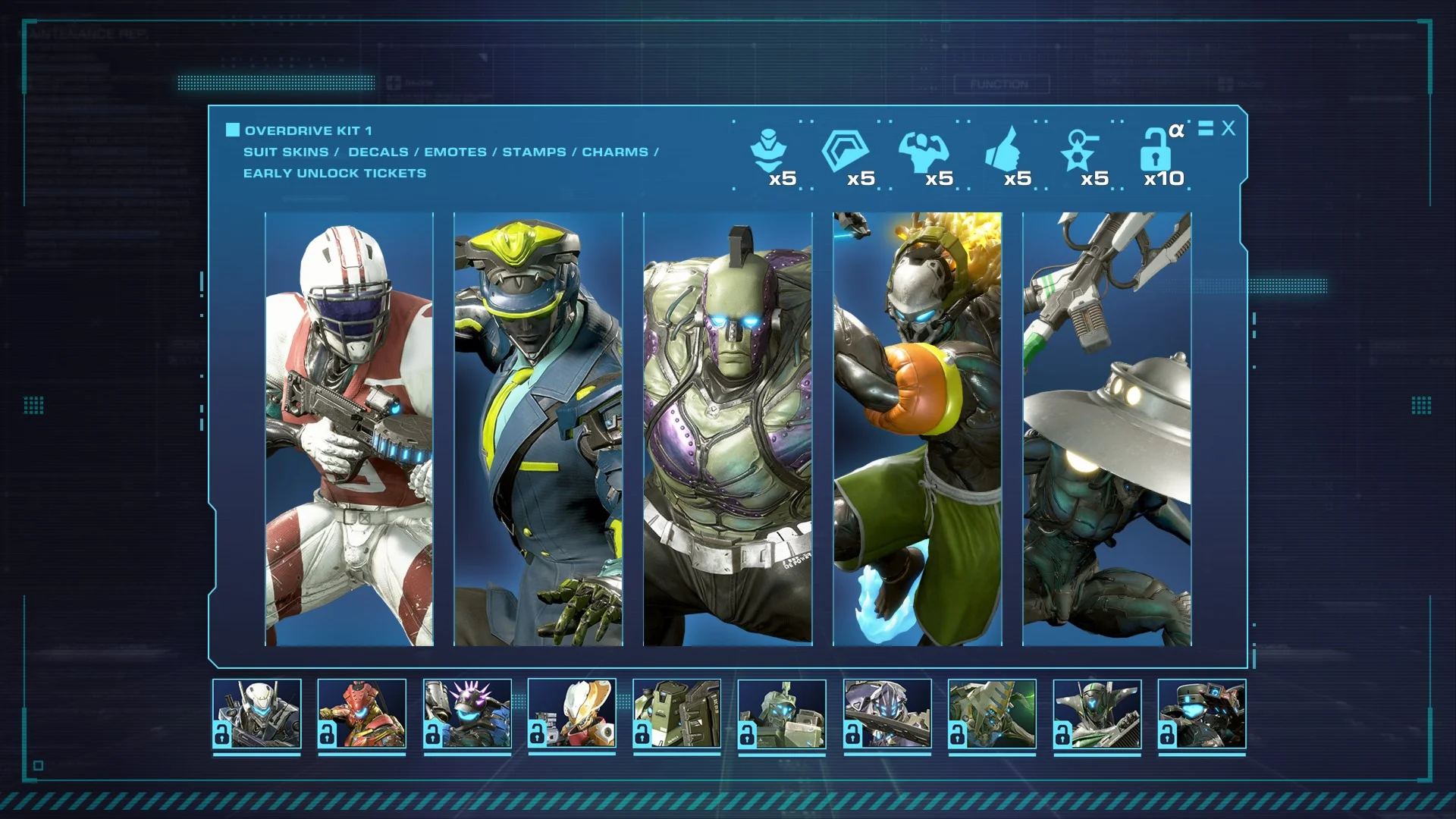Choose the police officer suit skin panel
1456x819 pixels.
coord(538,429)
